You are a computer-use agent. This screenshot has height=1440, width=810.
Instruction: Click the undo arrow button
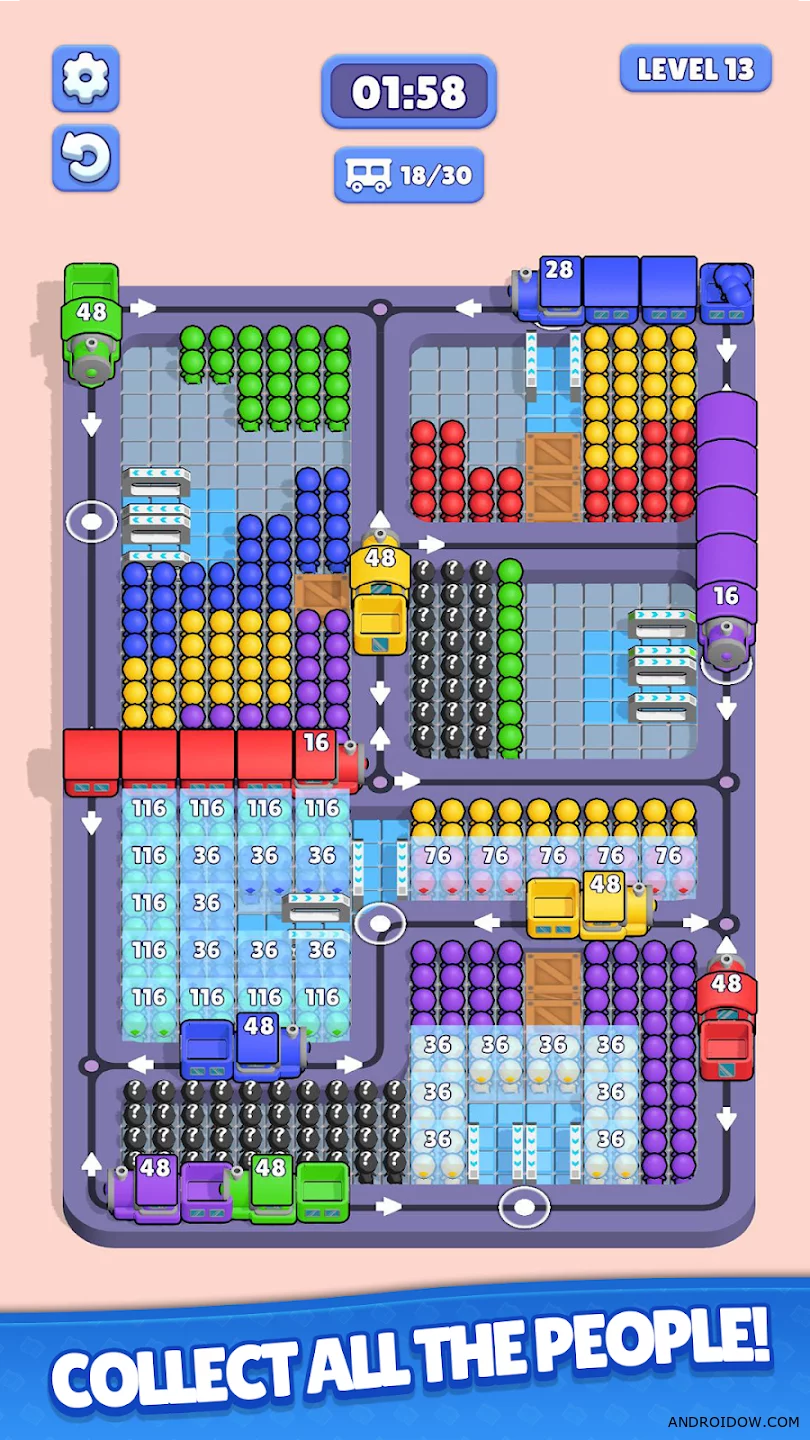pyautogui.click(x=86, y=158)
